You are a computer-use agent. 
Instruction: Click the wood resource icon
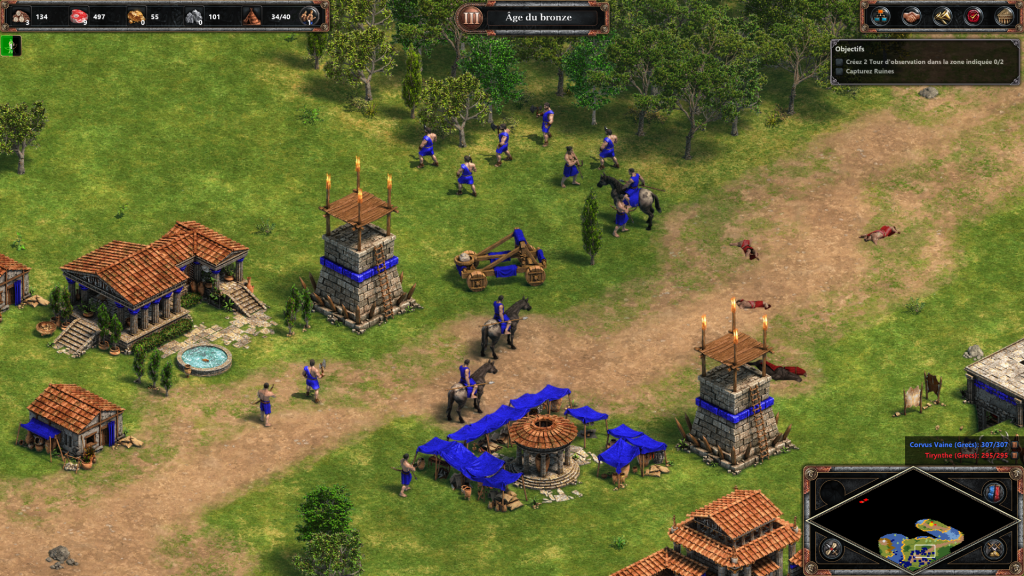[20, 16]
